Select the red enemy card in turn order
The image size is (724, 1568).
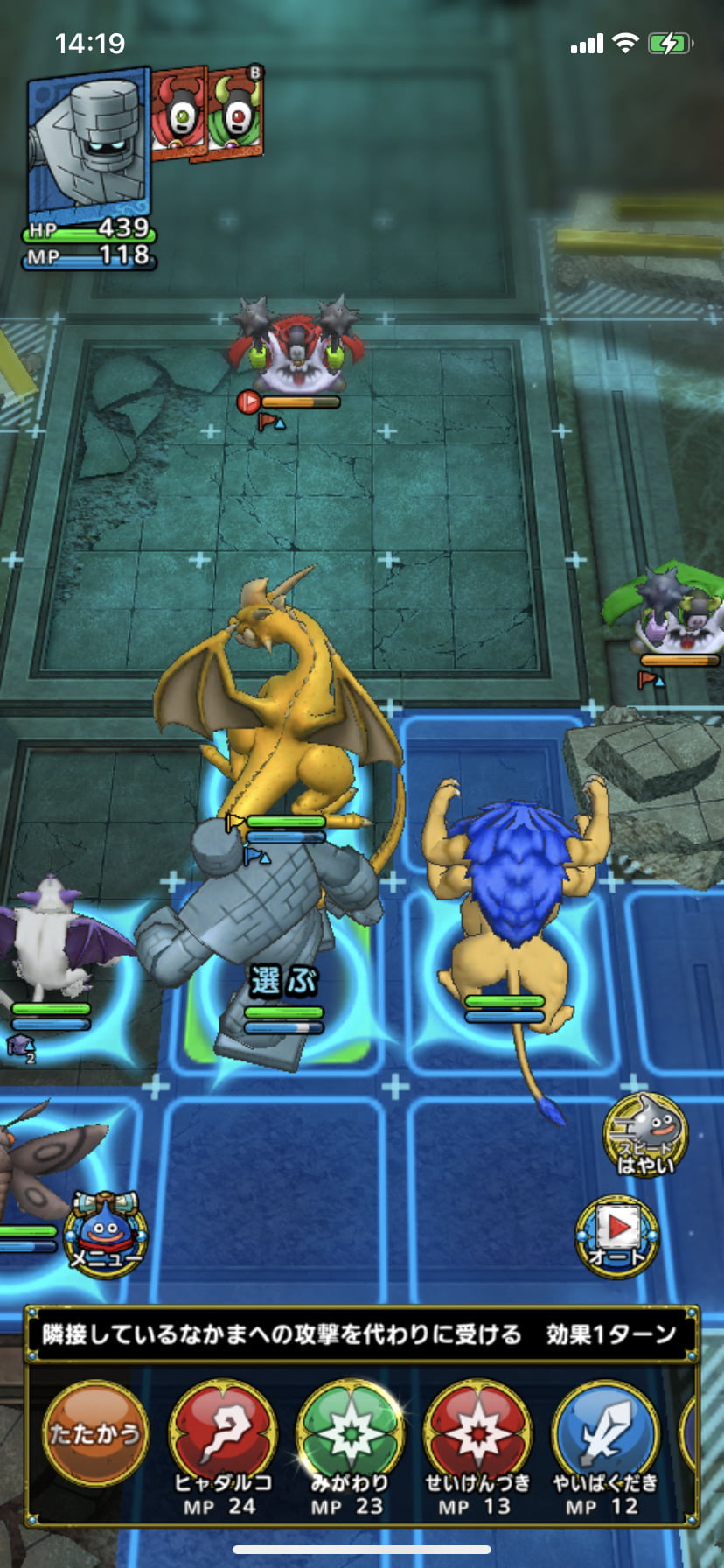point(178,114)
